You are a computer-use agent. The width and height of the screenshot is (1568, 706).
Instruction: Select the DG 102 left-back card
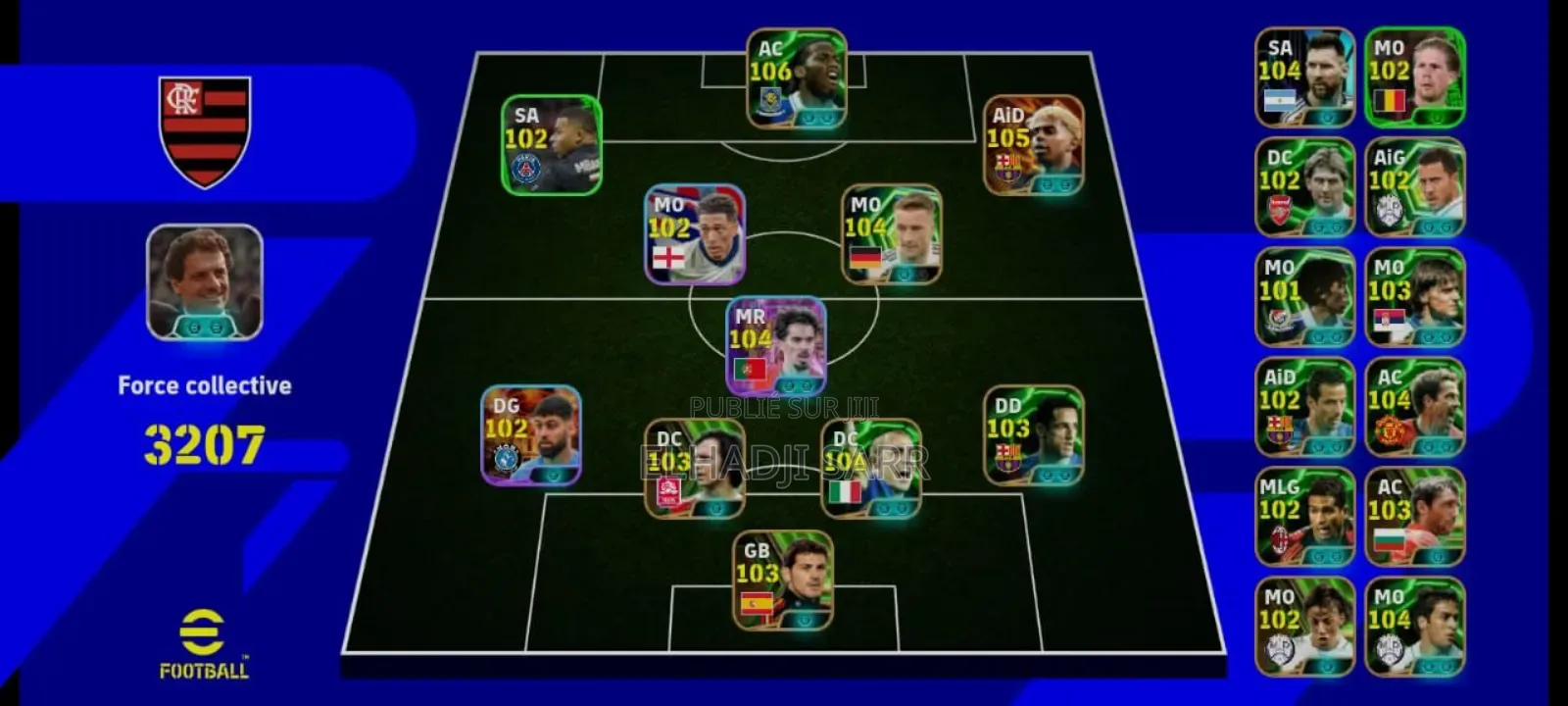[x=531, y=434]
